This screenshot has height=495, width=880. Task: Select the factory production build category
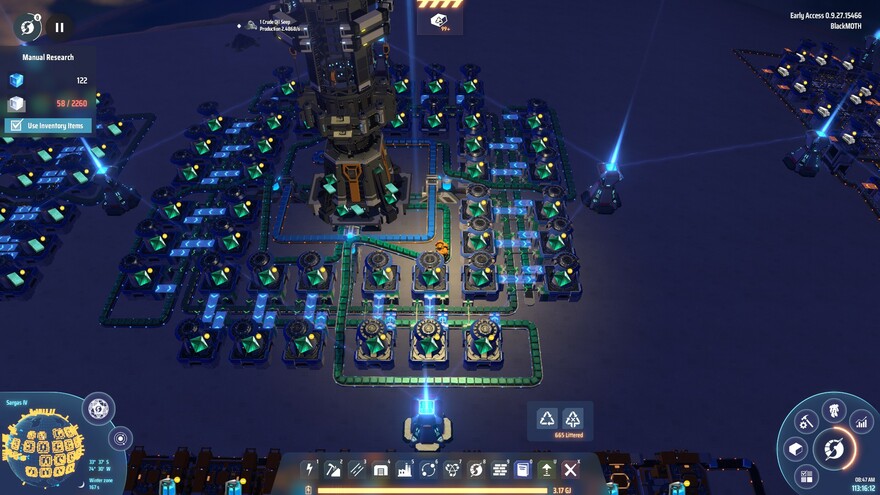405,469
